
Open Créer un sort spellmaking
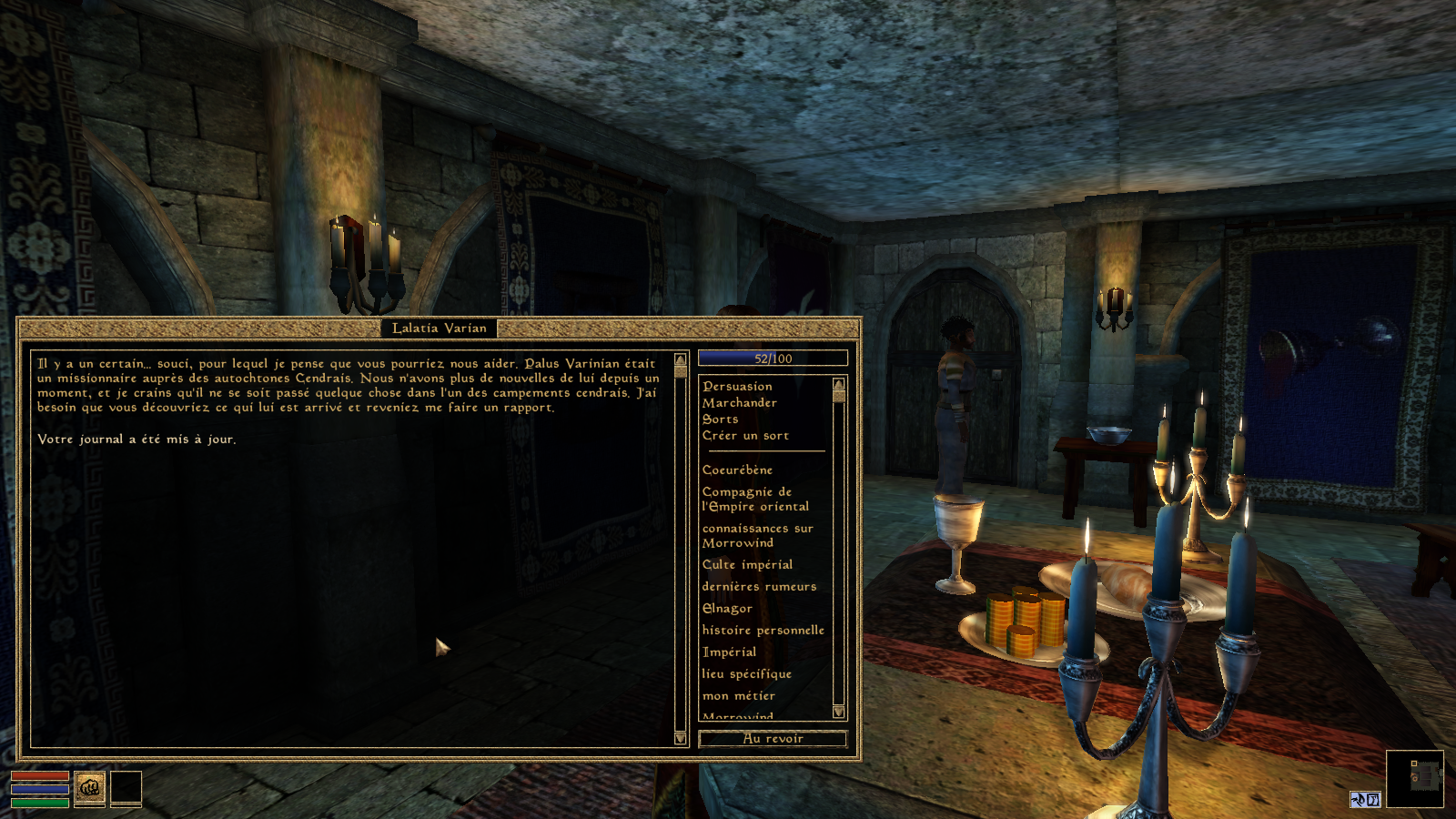click(x=745, y=436)
